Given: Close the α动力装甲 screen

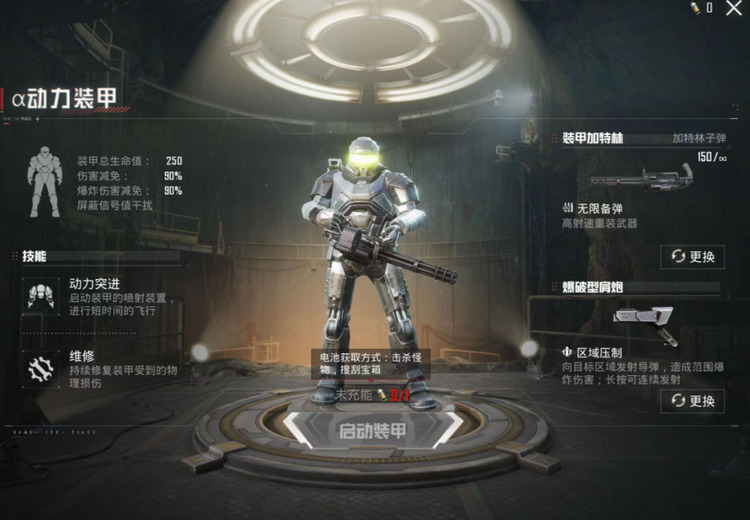Looking at the screenshot, I should 734,9.
